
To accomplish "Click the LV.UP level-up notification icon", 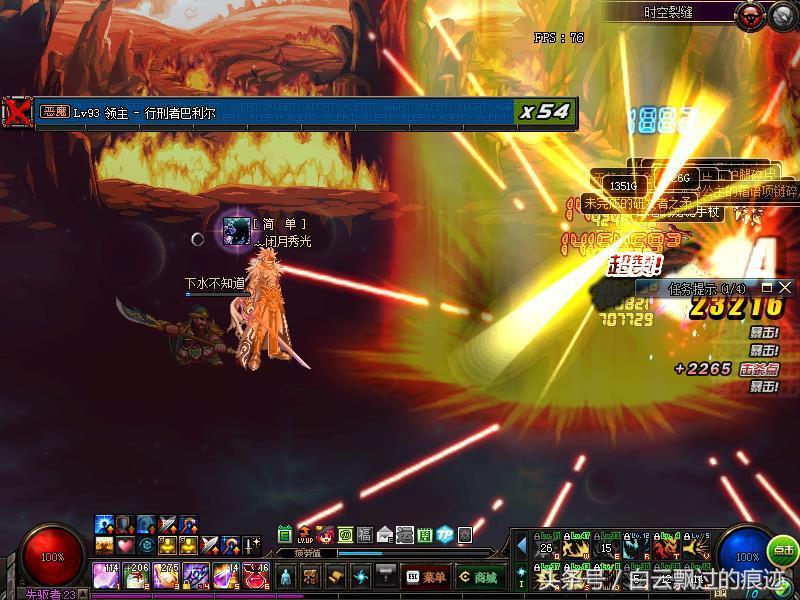I will click(x=305, y=534).
